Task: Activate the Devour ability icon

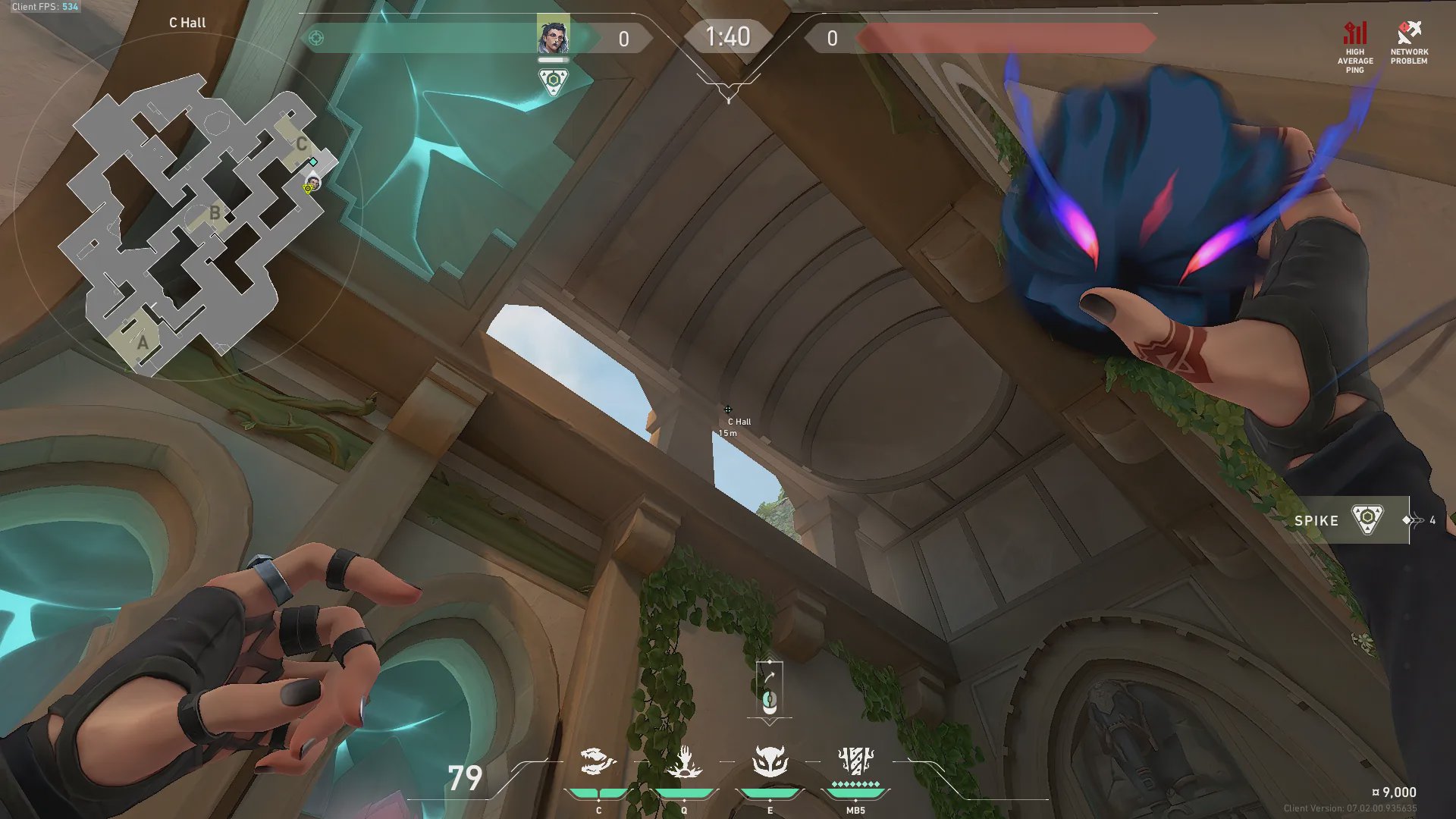Action: tap(684, 761)
